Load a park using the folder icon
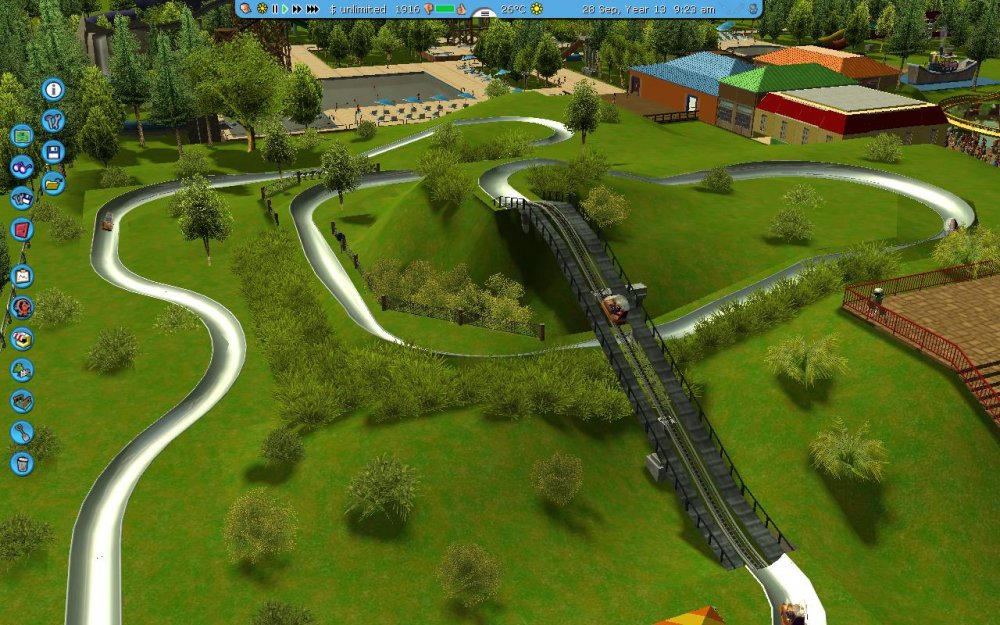 pyautogui.click(x=53, y=183)
